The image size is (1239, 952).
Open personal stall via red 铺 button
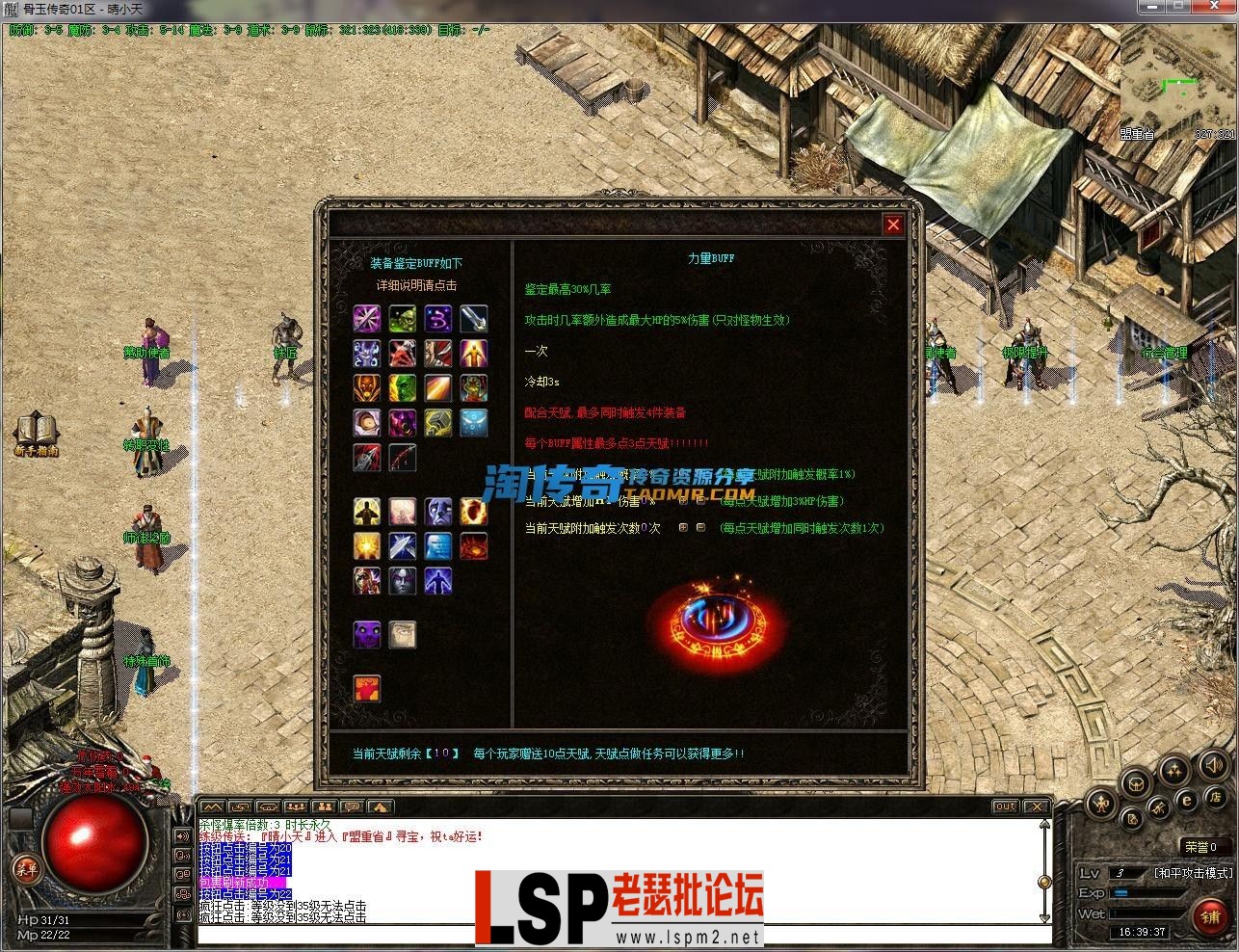1210,915
